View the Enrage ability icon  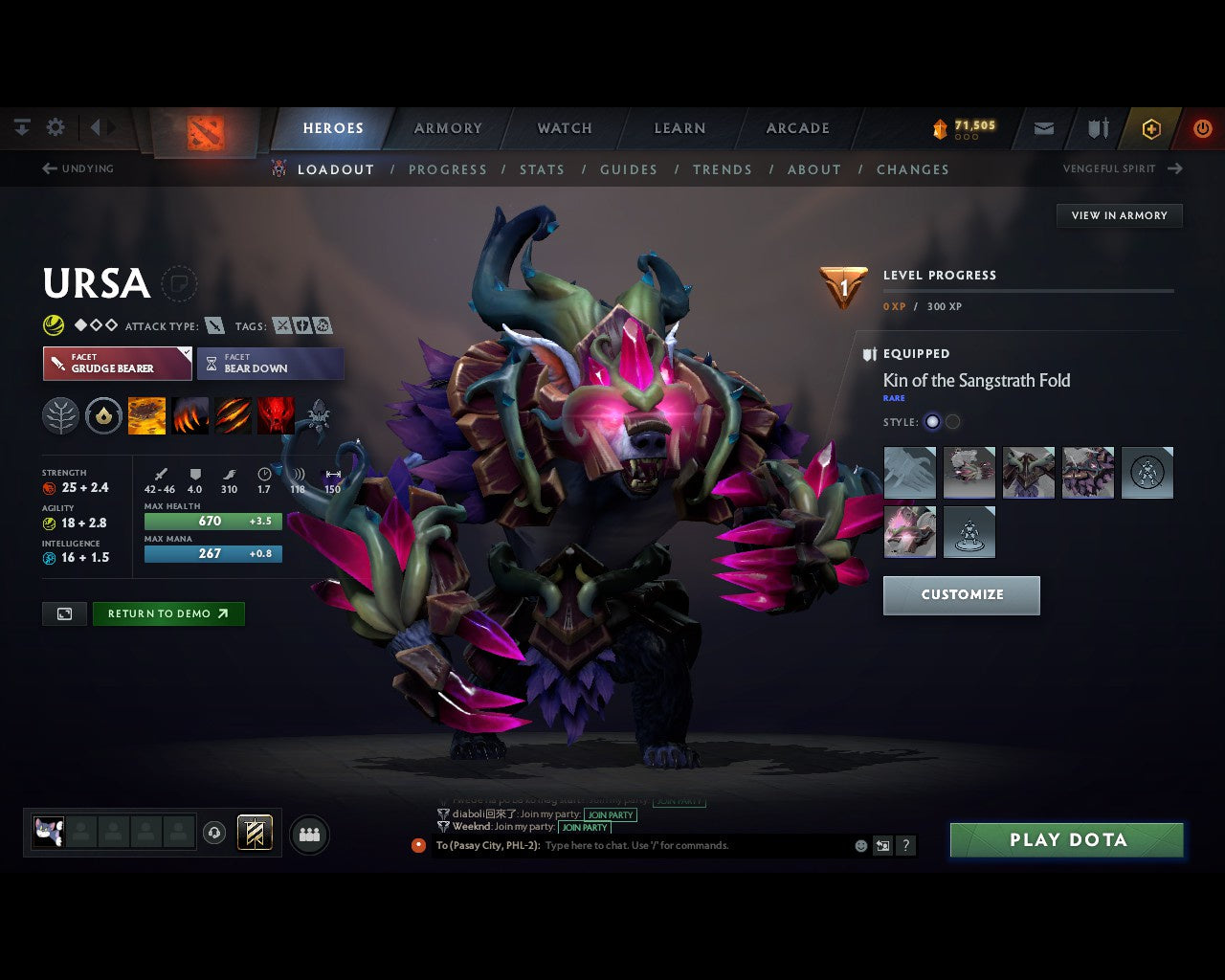coord(276,415)
